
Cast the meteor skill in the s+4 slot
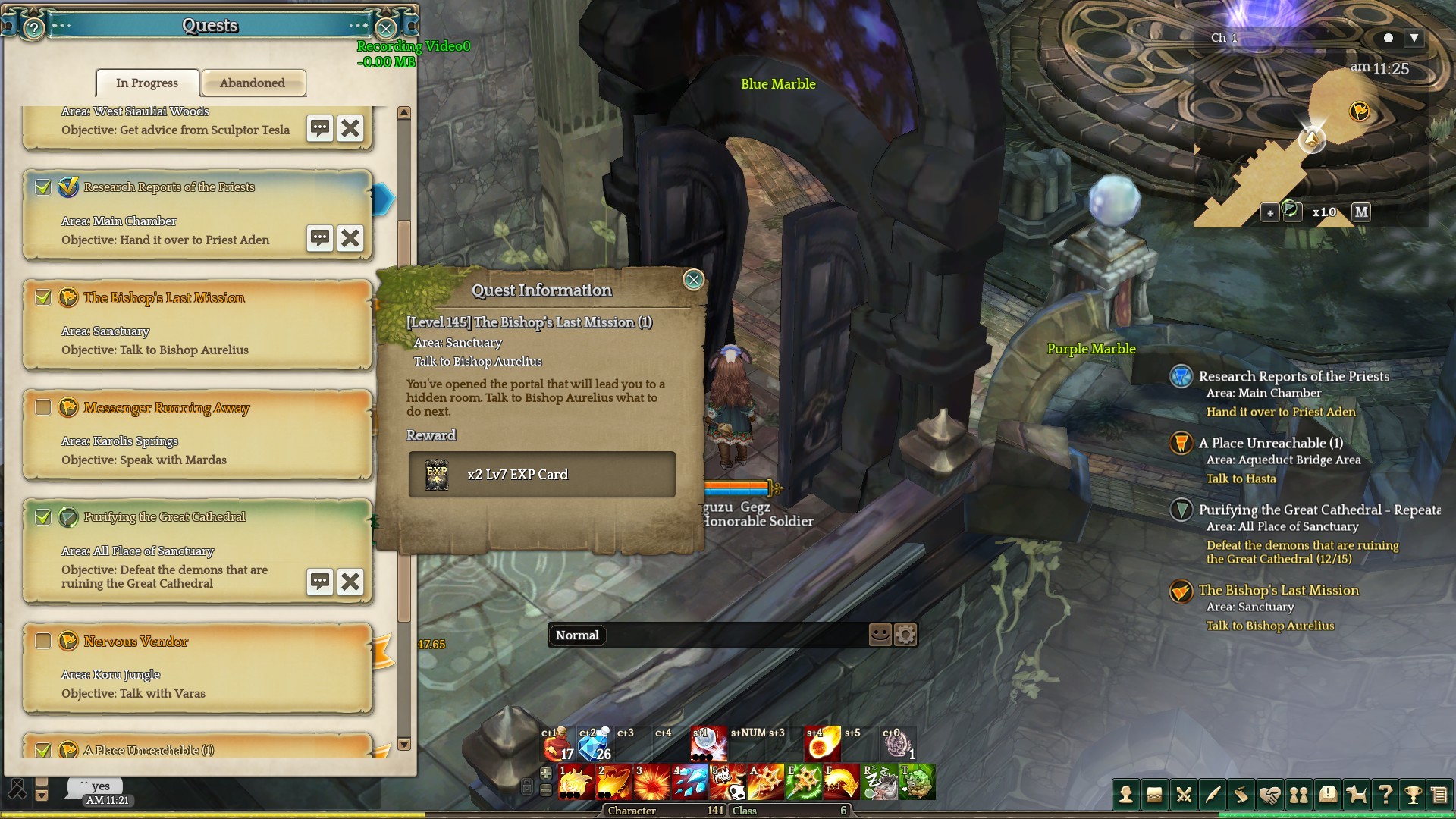tap(822, 745)
